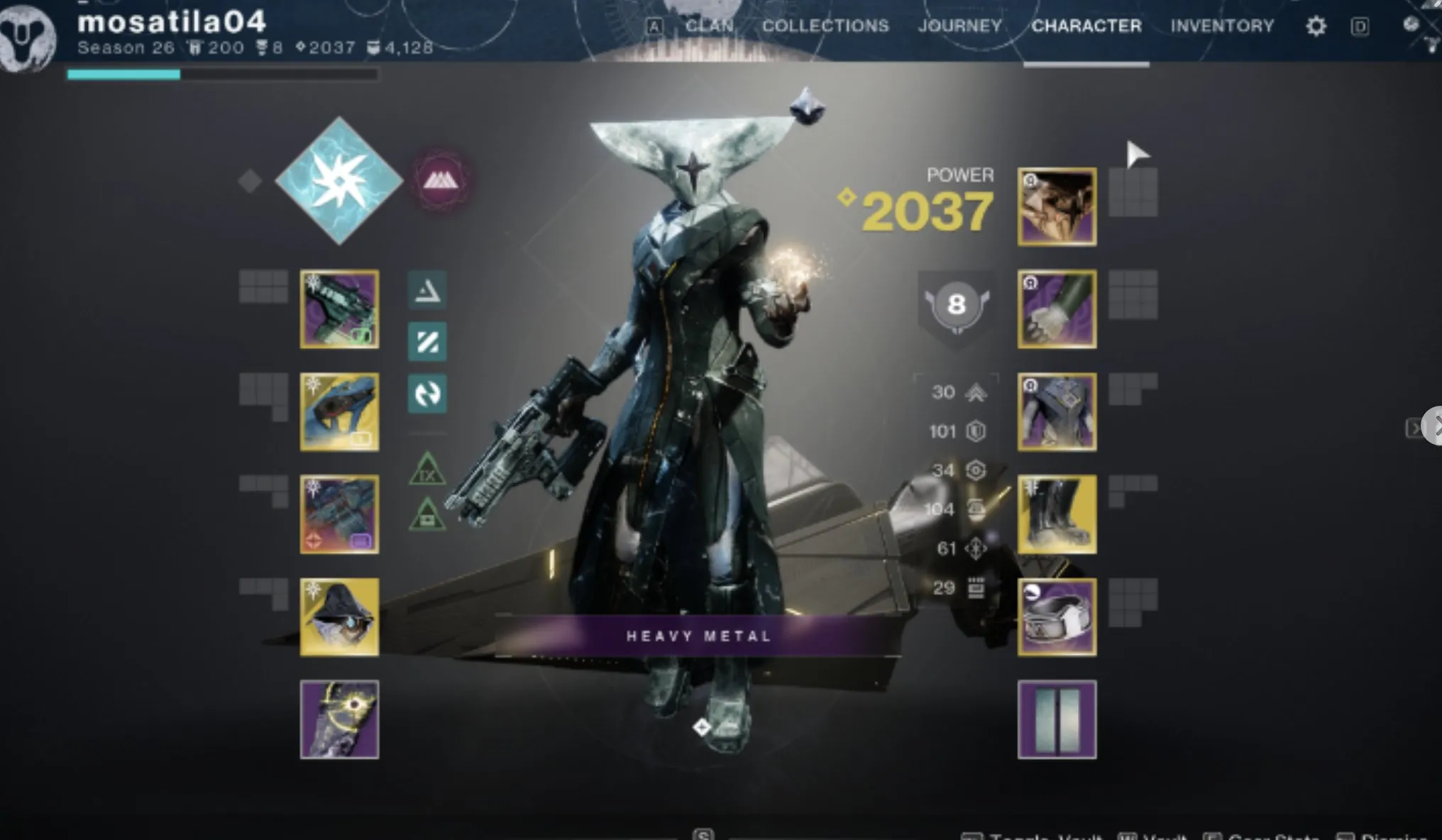Open the settings gear menu

pyautogui.click(x=1316, y=26)
